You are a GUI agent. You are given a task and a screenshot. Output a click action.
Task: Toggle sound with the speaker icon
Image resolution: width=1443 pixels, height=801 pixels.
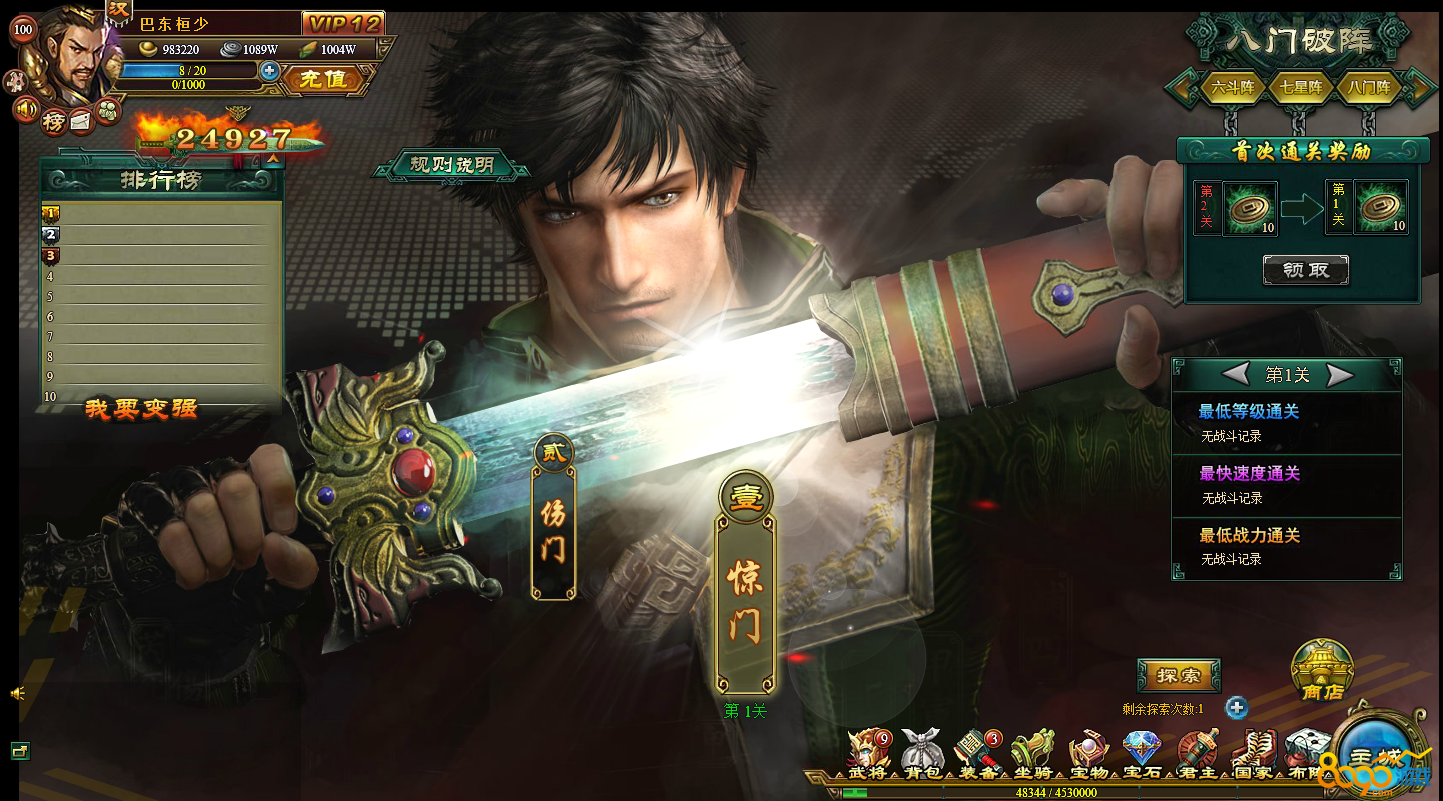pyautogui.click(x=26, y=108)
